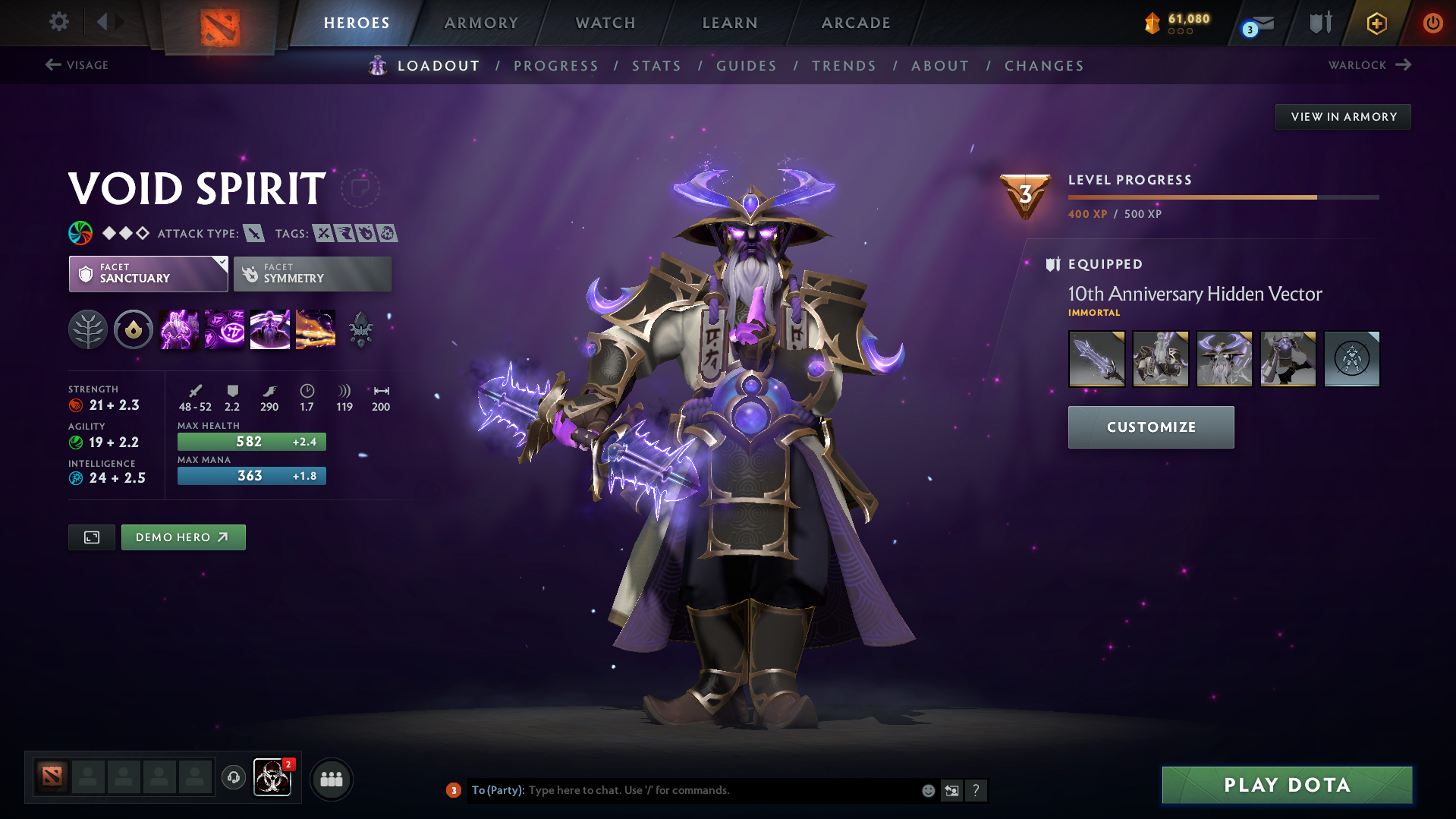This screenshot has width=1456, height=819.
Task: Click the friends list icon near chat bar
Action: click(x=331, y=778)
